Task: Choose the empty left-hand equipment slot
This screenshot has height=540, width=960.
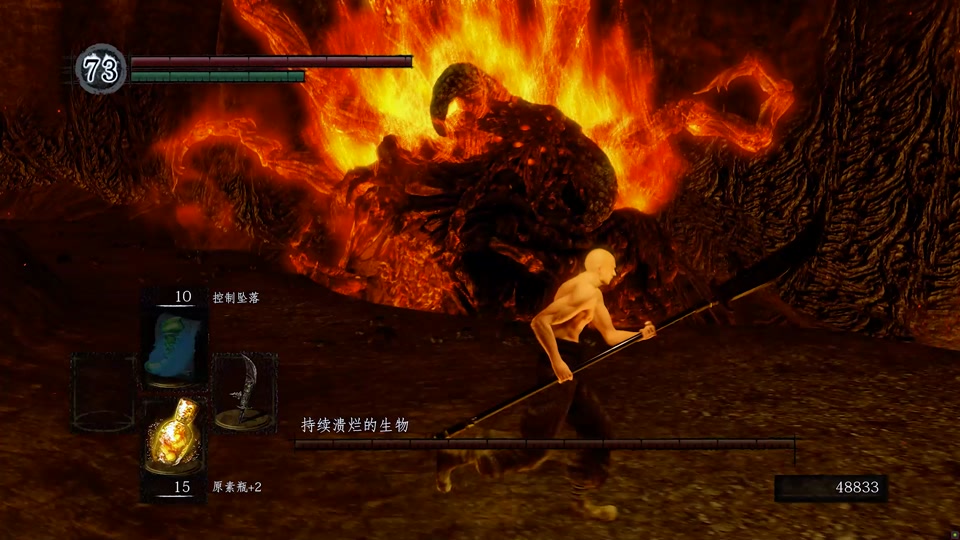Action: pos(103,392)
